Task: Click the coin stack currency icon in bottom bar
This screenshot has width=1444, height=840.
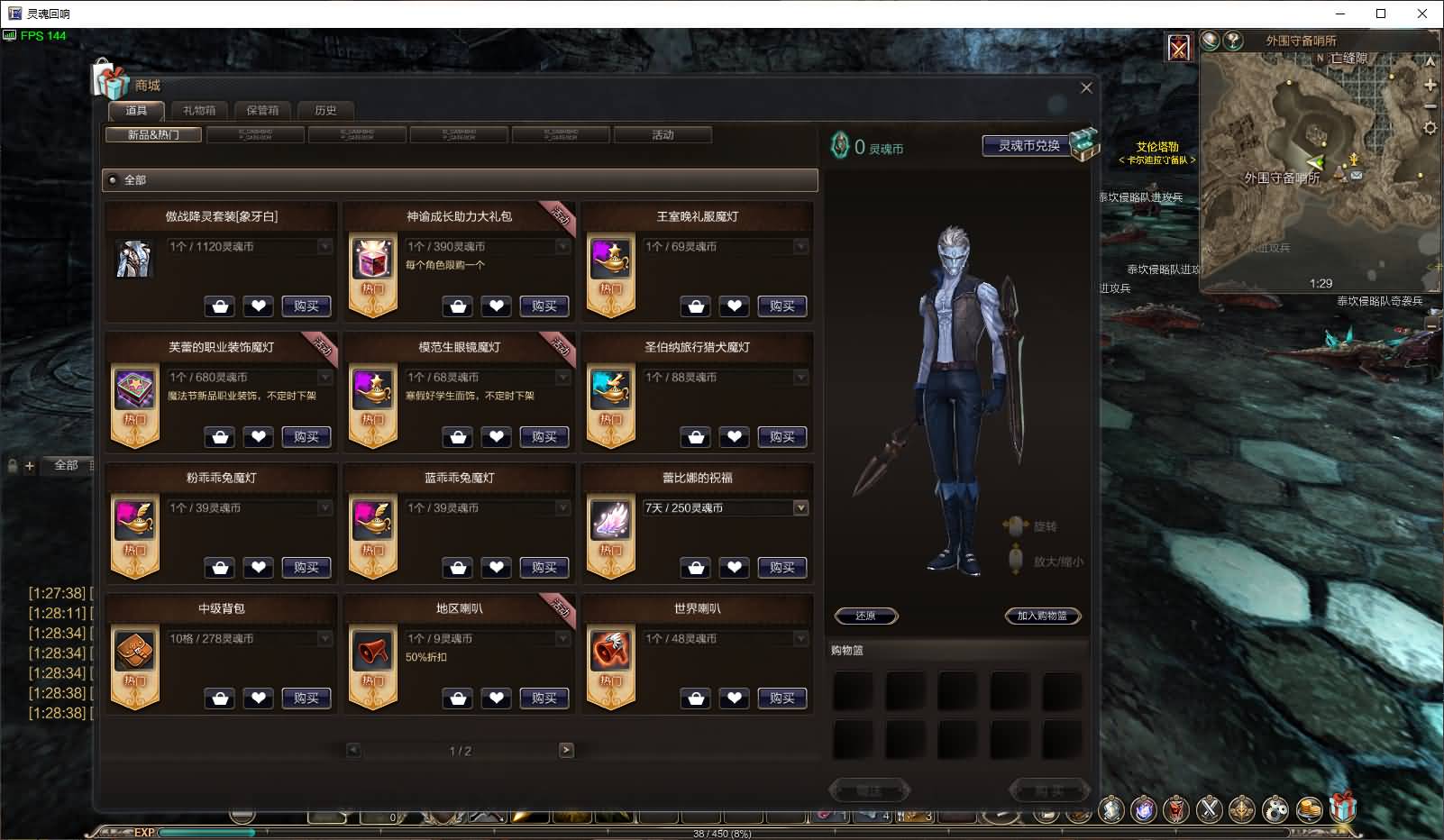Action: [1307, 809]
